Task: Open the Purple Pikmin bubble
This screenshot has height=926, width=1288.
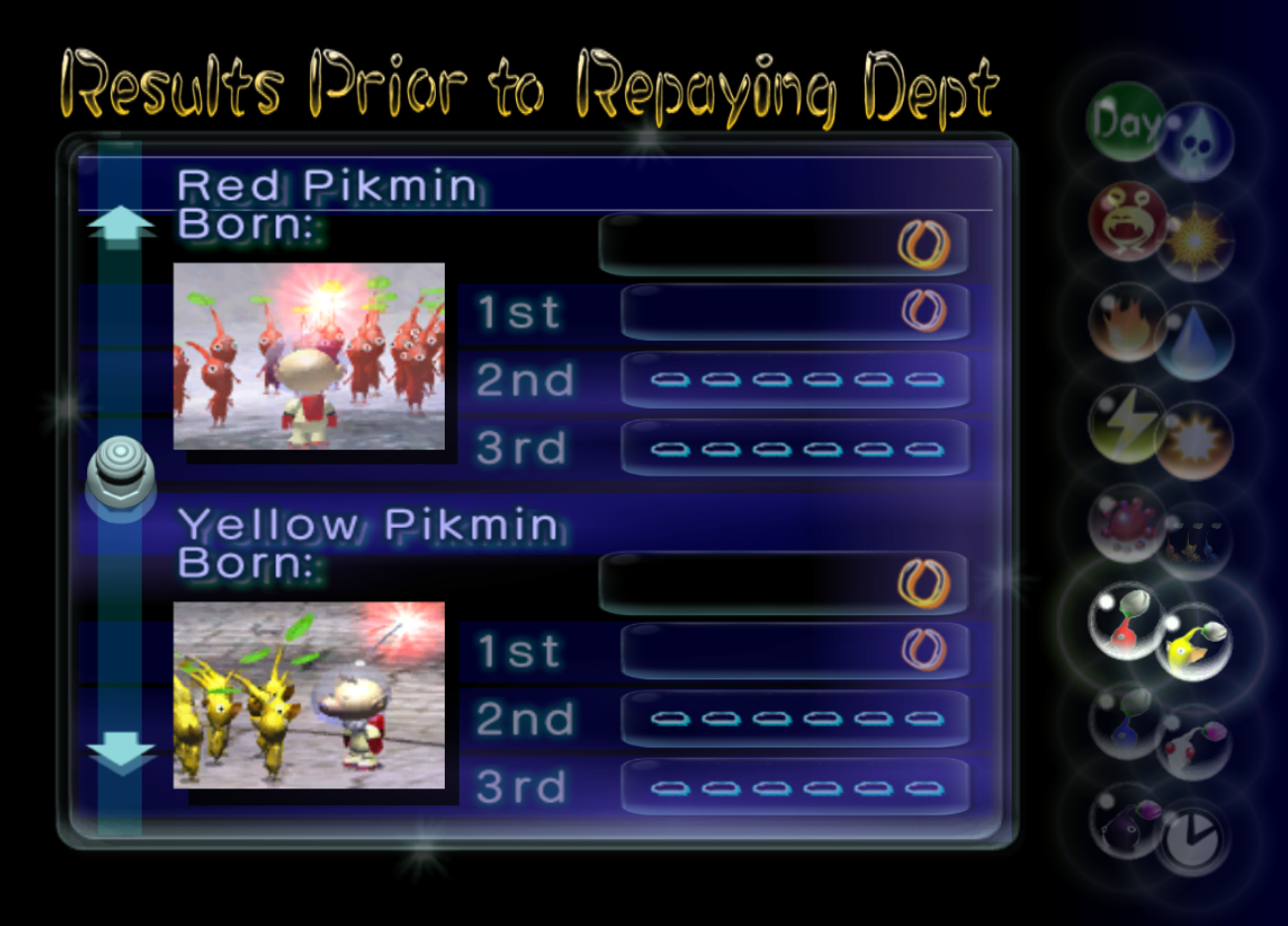Action: 1127,821
